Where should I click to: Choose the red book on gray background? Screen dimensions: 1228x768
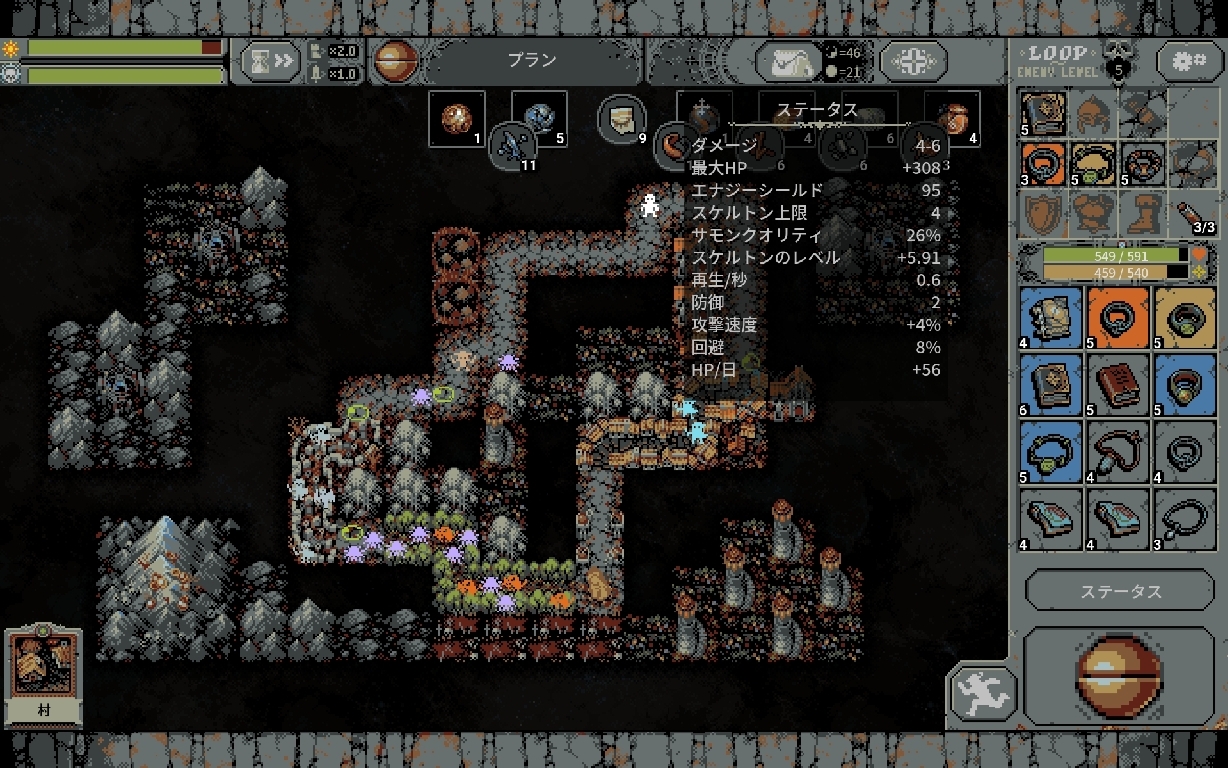1118,384
